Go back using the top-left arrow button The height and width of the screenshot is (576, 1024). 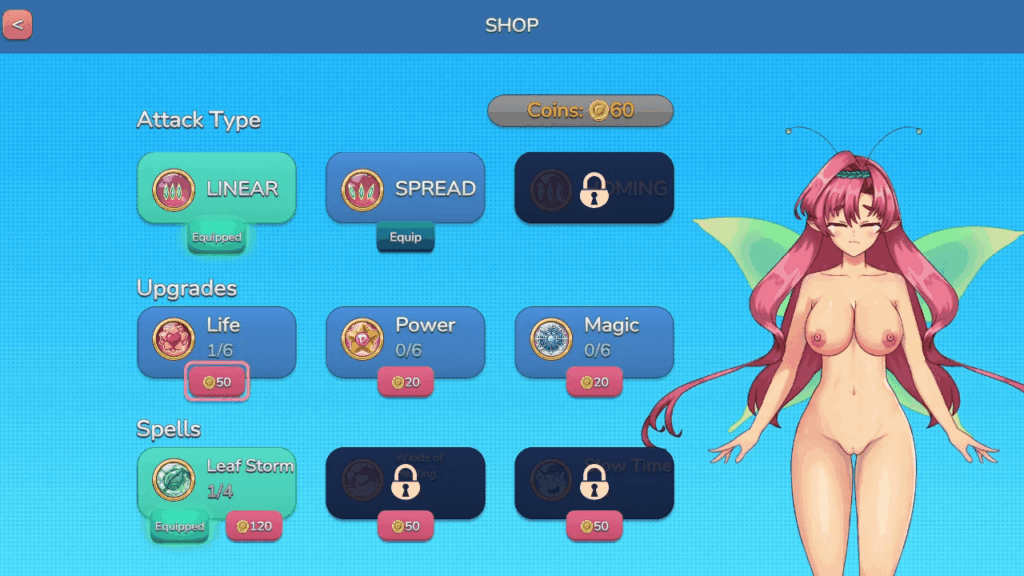(x=17, y=24)
